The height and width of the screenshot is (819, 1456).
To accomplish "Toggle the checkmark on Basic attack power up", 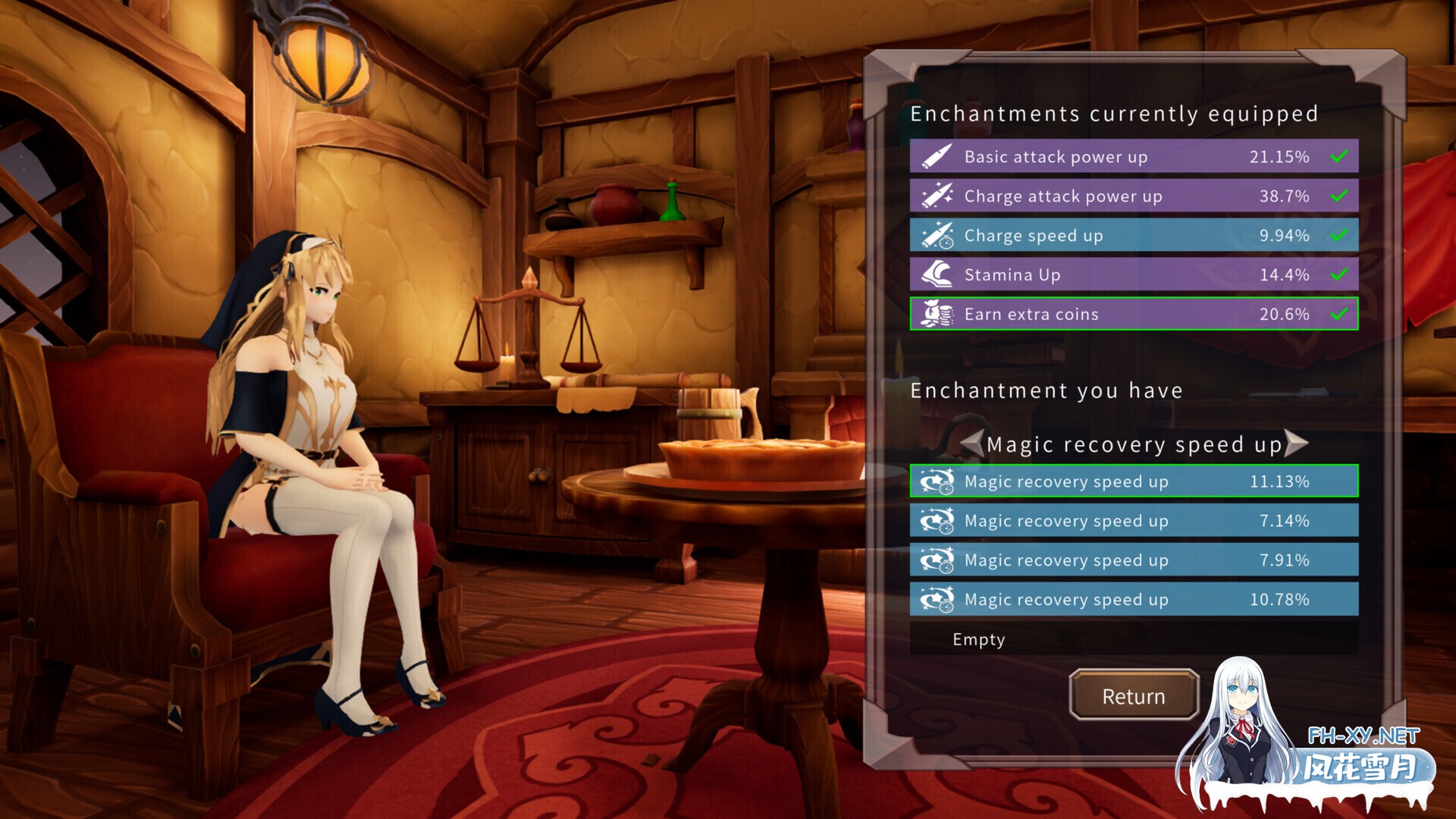I will tap(1338, 156).
